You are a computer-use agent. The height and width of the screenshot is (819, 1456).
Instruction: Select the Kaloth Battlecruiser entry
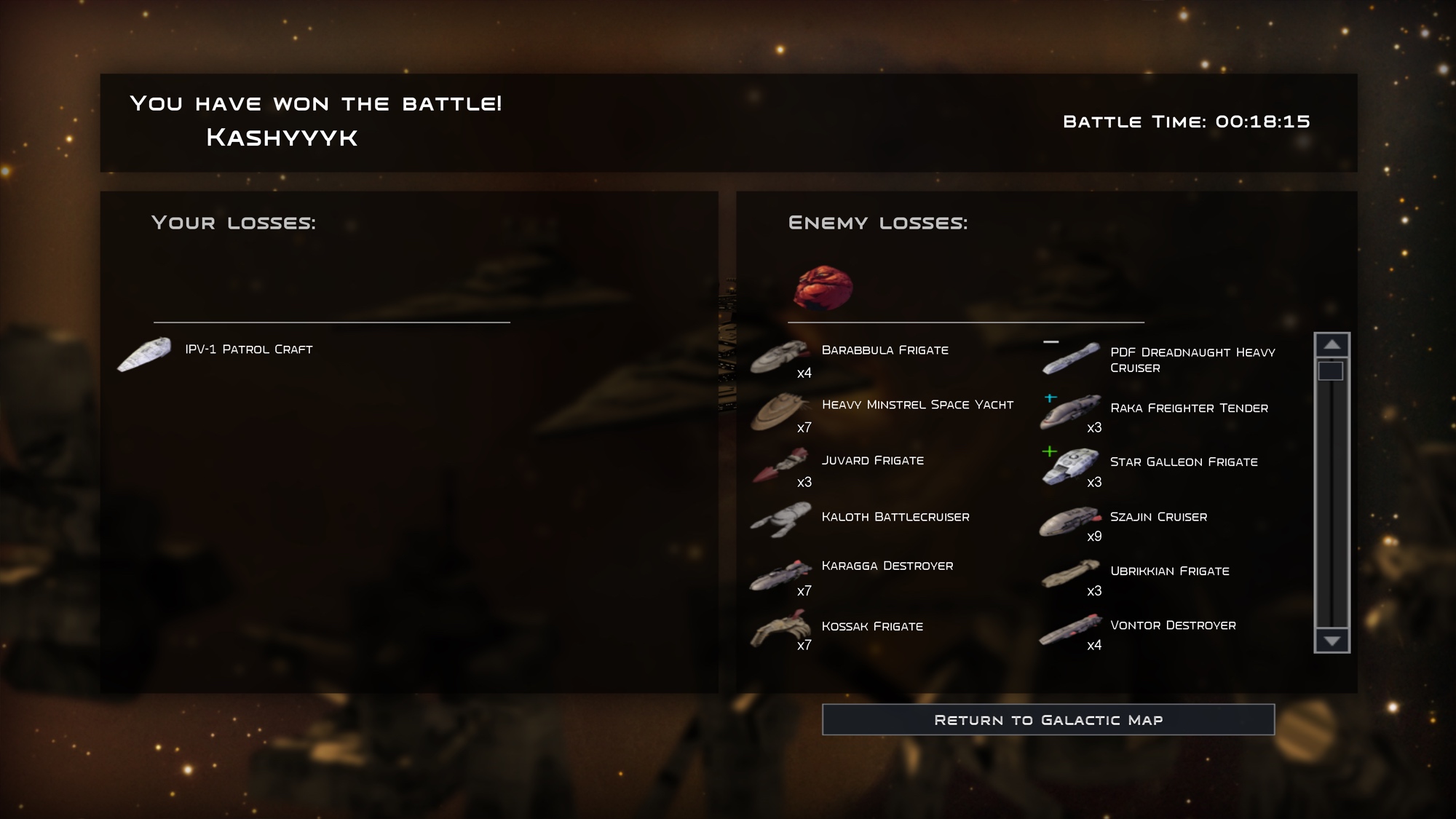tap(895, 517)
